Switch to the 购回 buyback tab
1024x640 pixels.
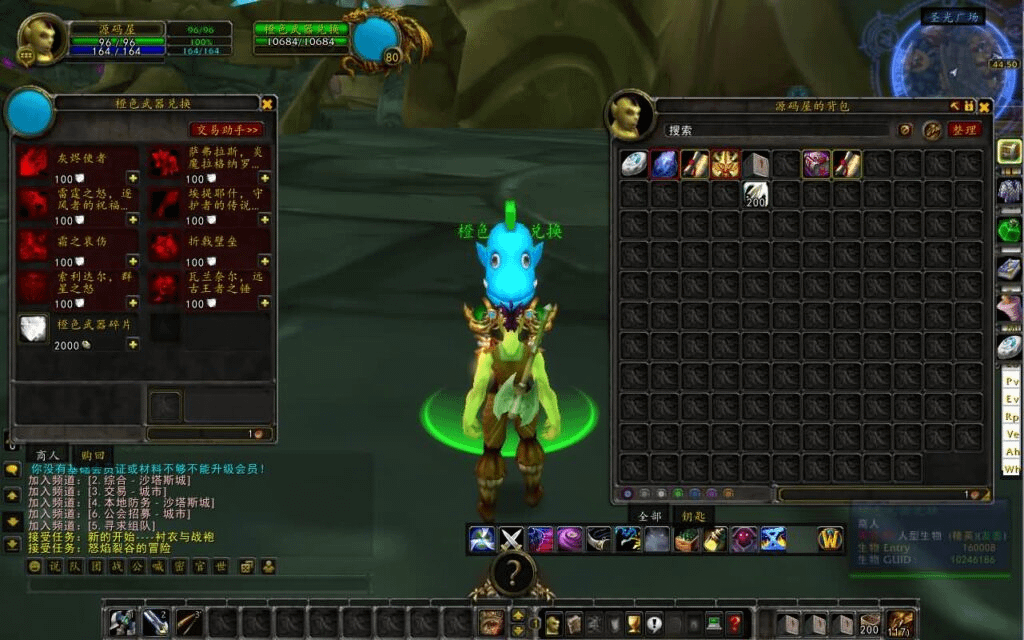tap(94, 455)
